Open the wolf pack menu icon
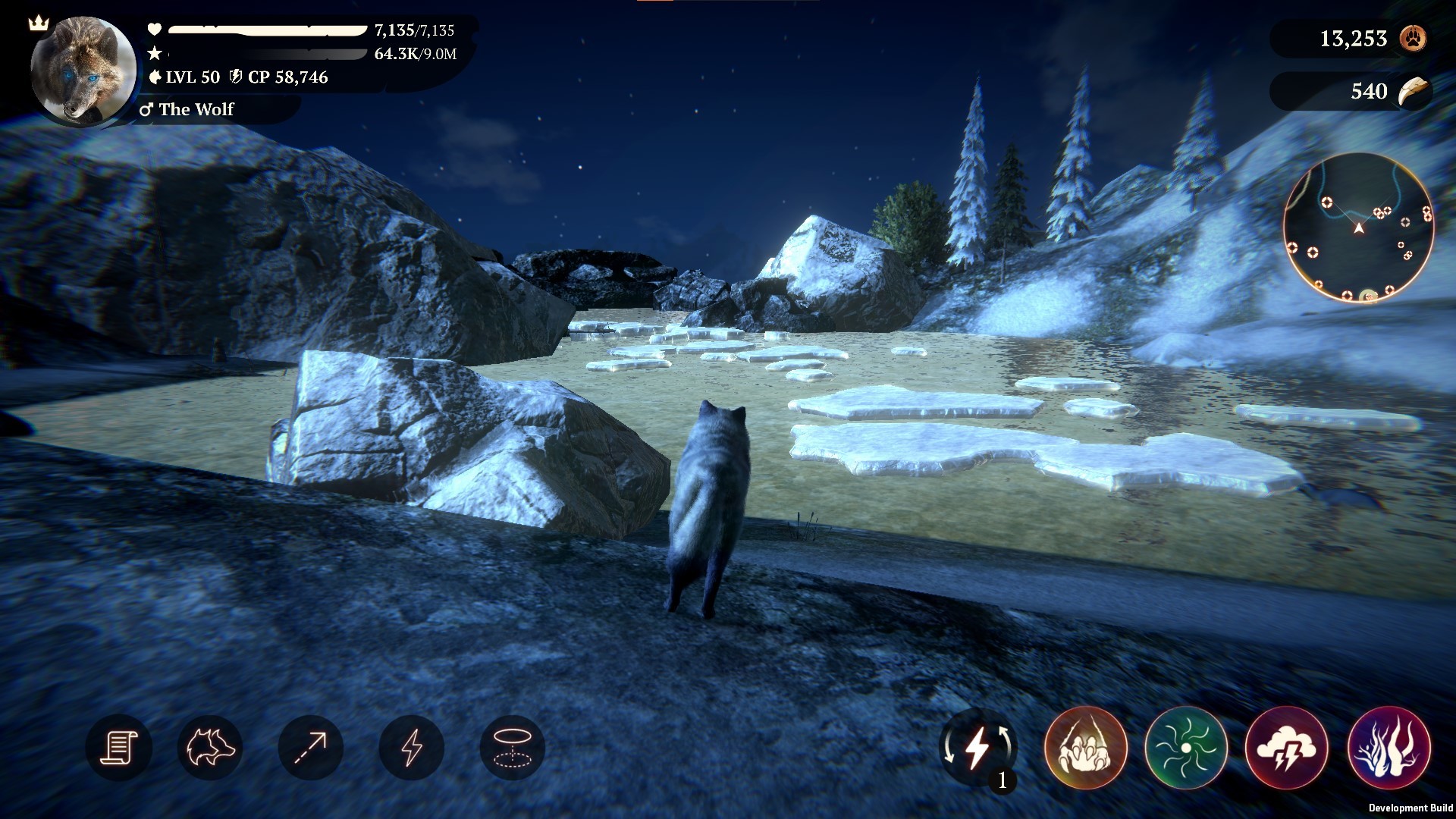 211,748
